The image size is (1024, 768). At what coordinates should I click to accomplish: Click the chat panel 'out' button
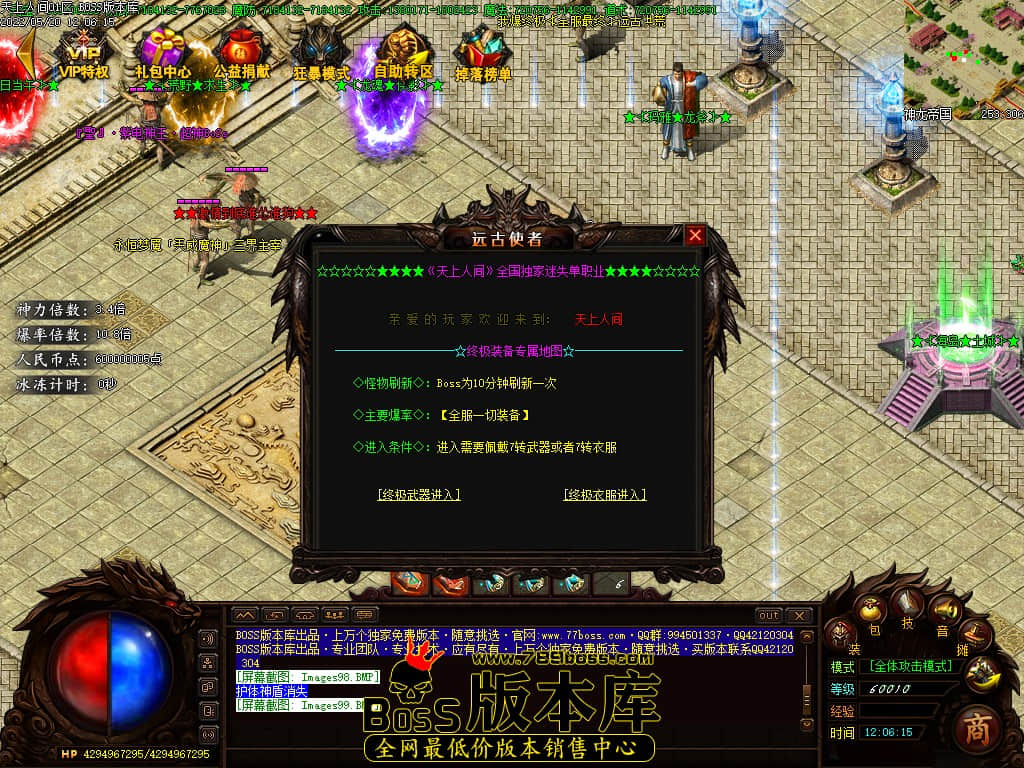[x=768, y=615]
